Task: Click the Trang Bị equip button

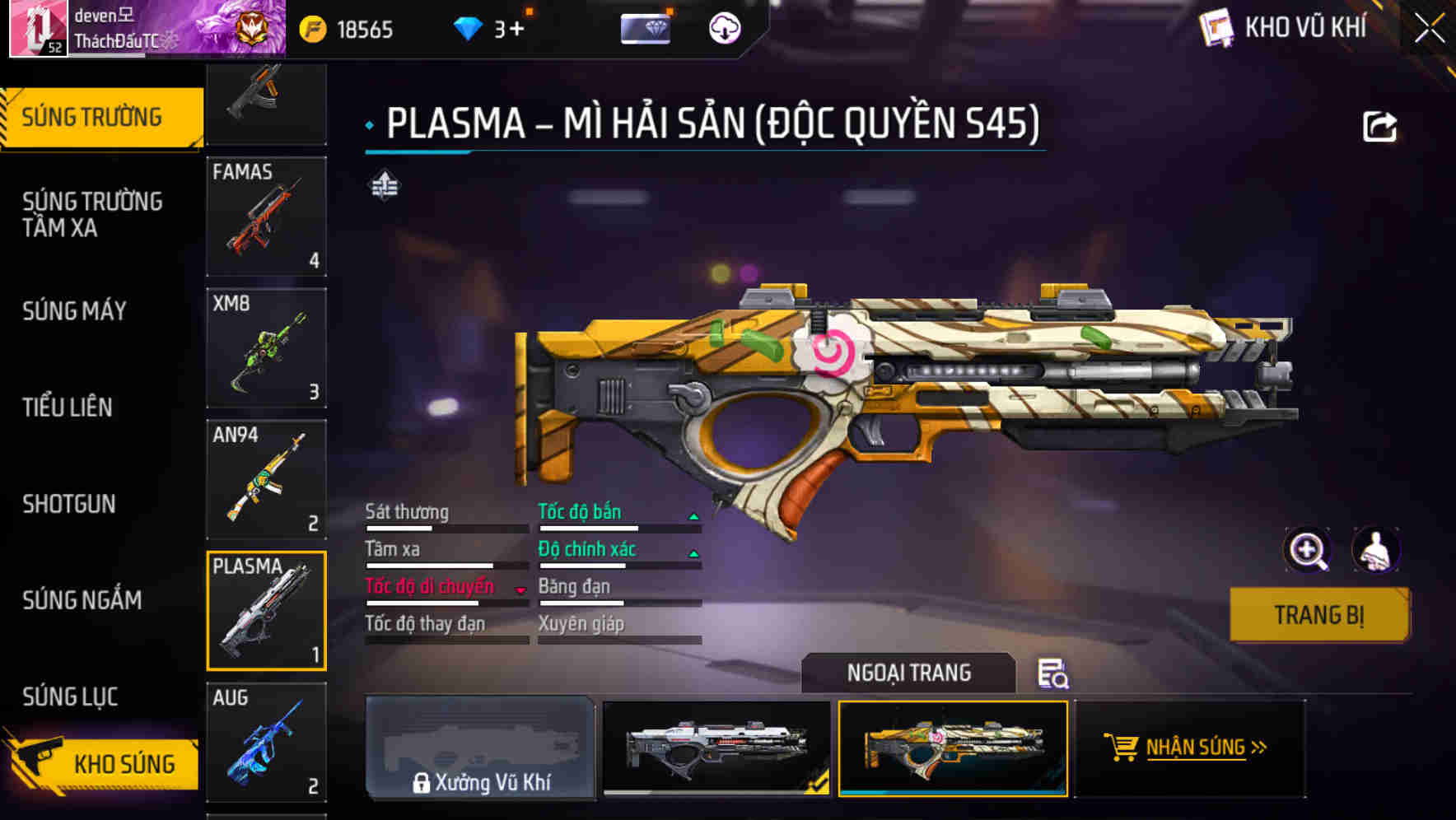Action: click(1318, 615)
